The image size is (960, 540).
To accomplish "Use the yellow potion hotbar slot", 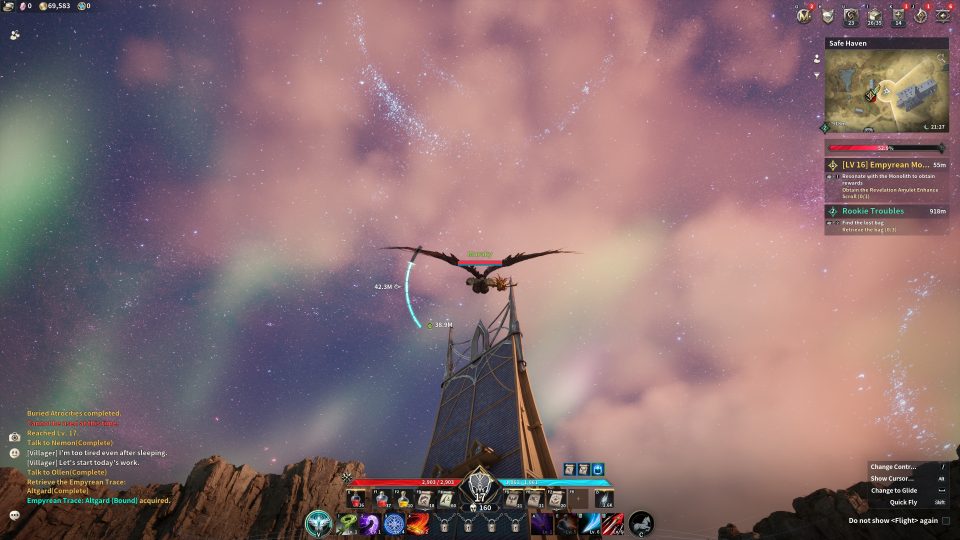I will pyautogui.click(x=403, y=498).
